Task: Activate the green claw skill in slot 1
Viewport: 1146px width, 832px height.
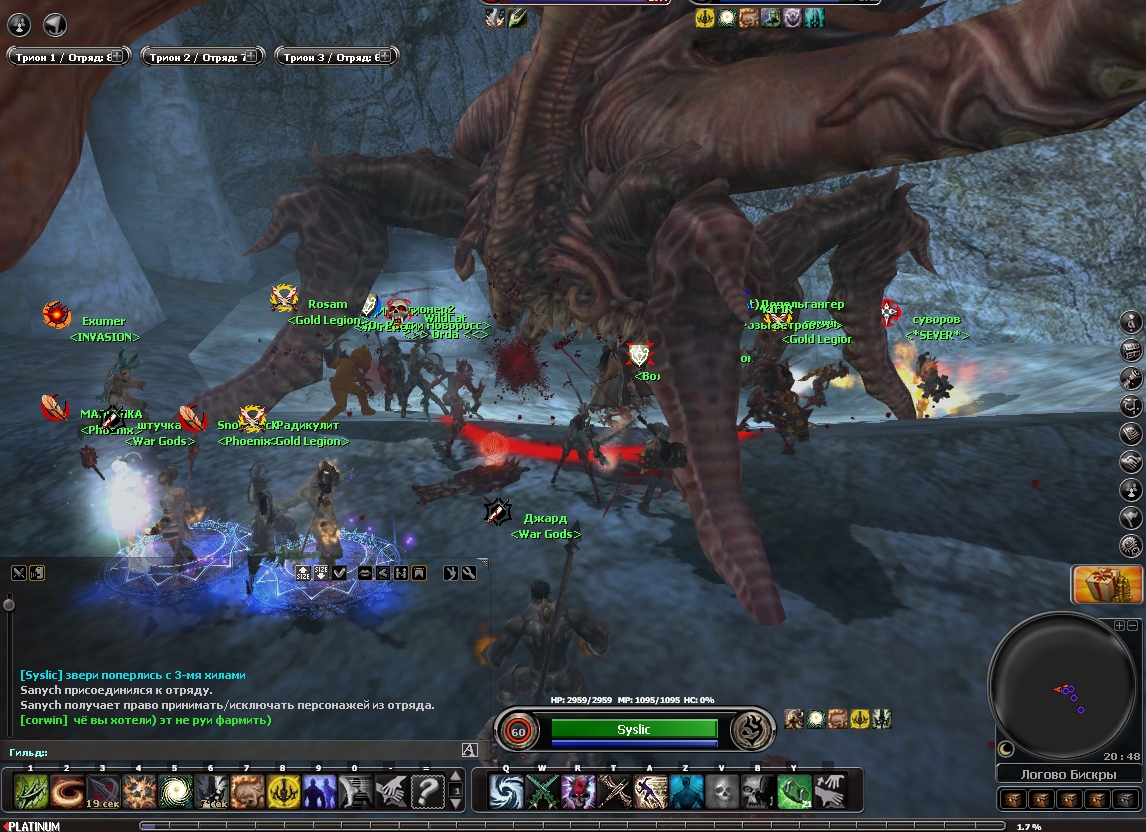Action: (31, 792)
